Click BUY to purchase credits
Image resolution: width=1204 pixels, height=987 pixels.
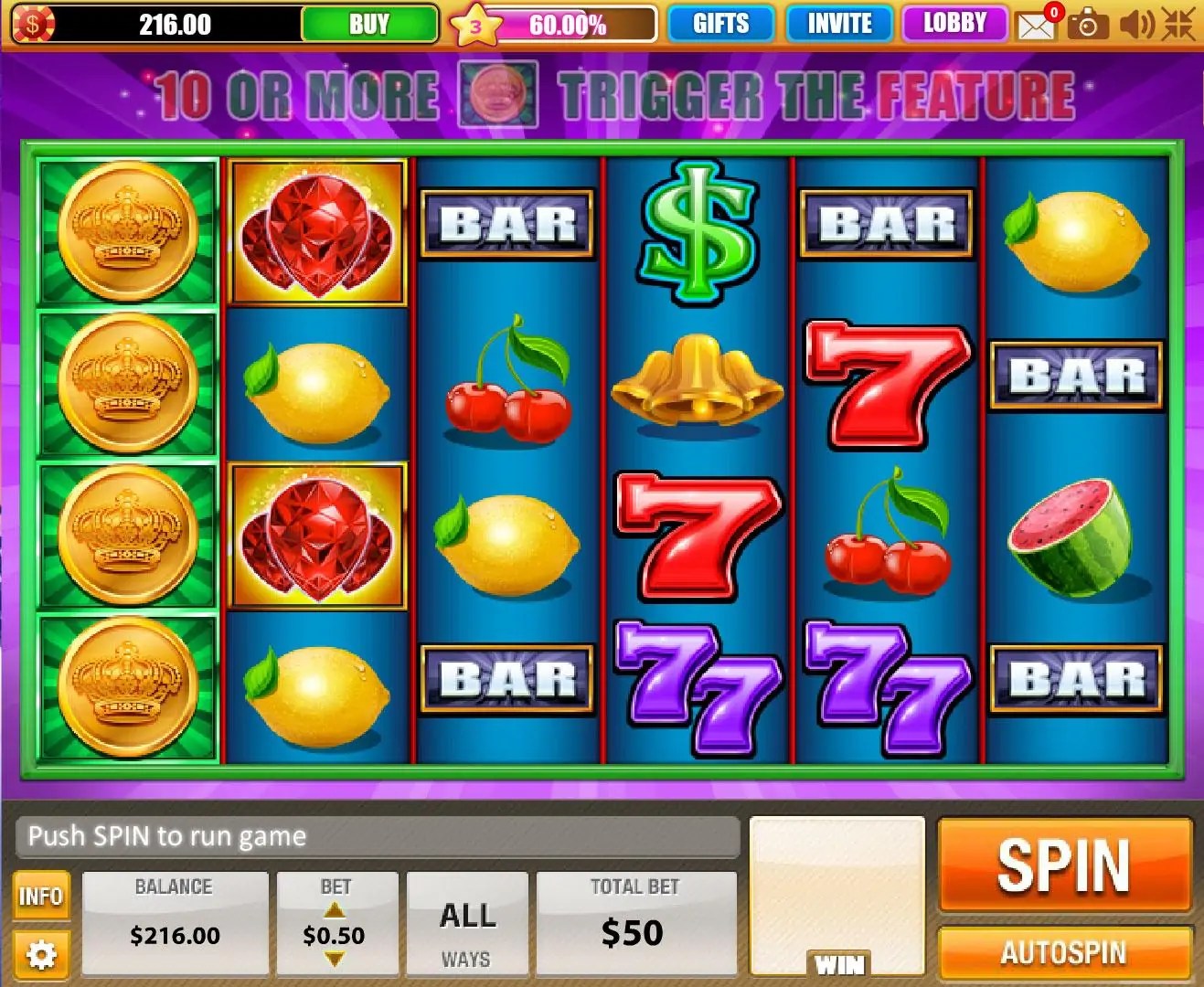(x=368, y=23)
